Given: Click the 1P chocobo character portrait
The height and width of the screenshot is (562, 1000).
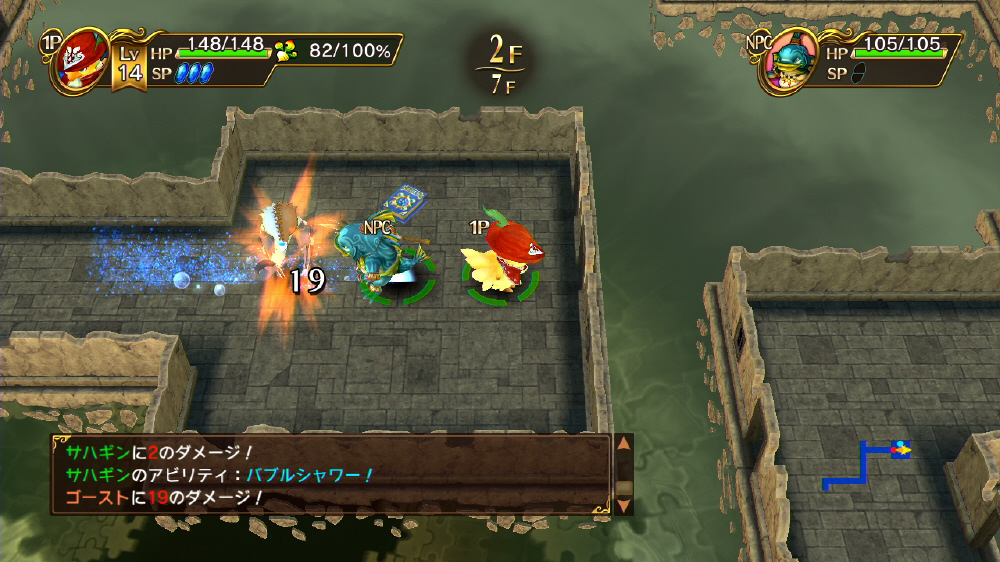Looking at the screenshot, I should pos(81,61).
